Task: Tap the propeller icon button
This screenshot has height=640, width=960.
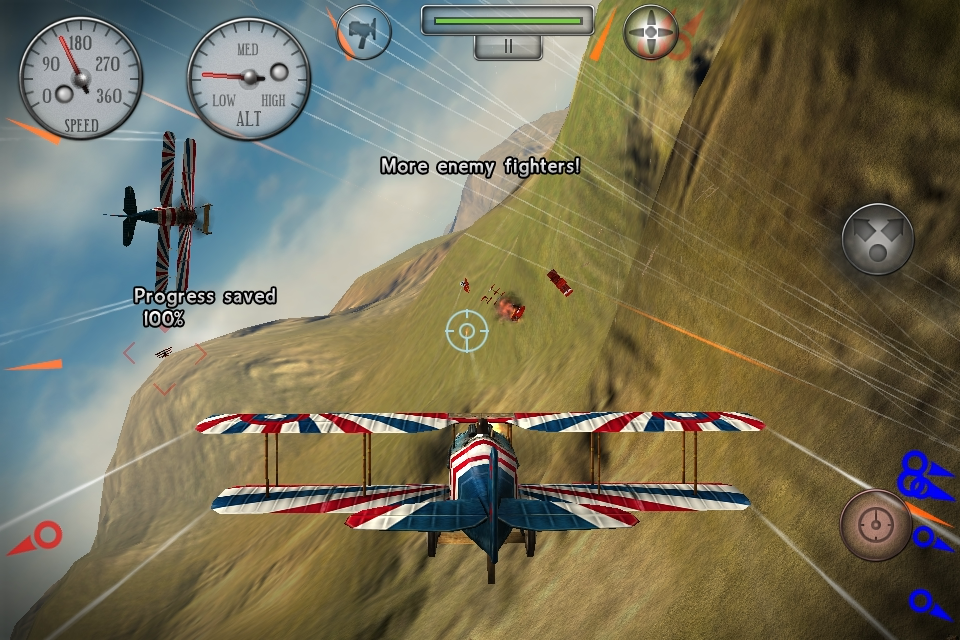Action: (651, 32)
